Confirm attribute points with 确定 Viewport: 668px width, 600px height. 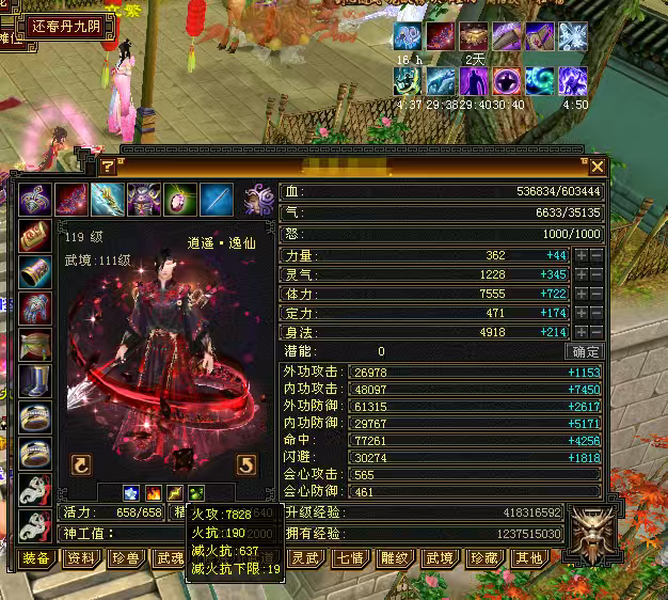[584, 352]
